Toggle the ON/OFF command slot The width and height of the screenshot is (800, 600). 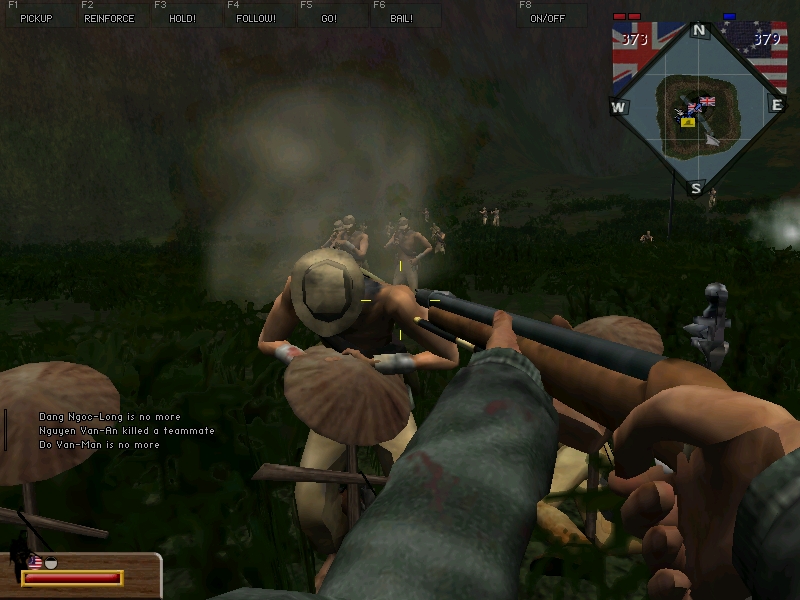coord(547,18)
